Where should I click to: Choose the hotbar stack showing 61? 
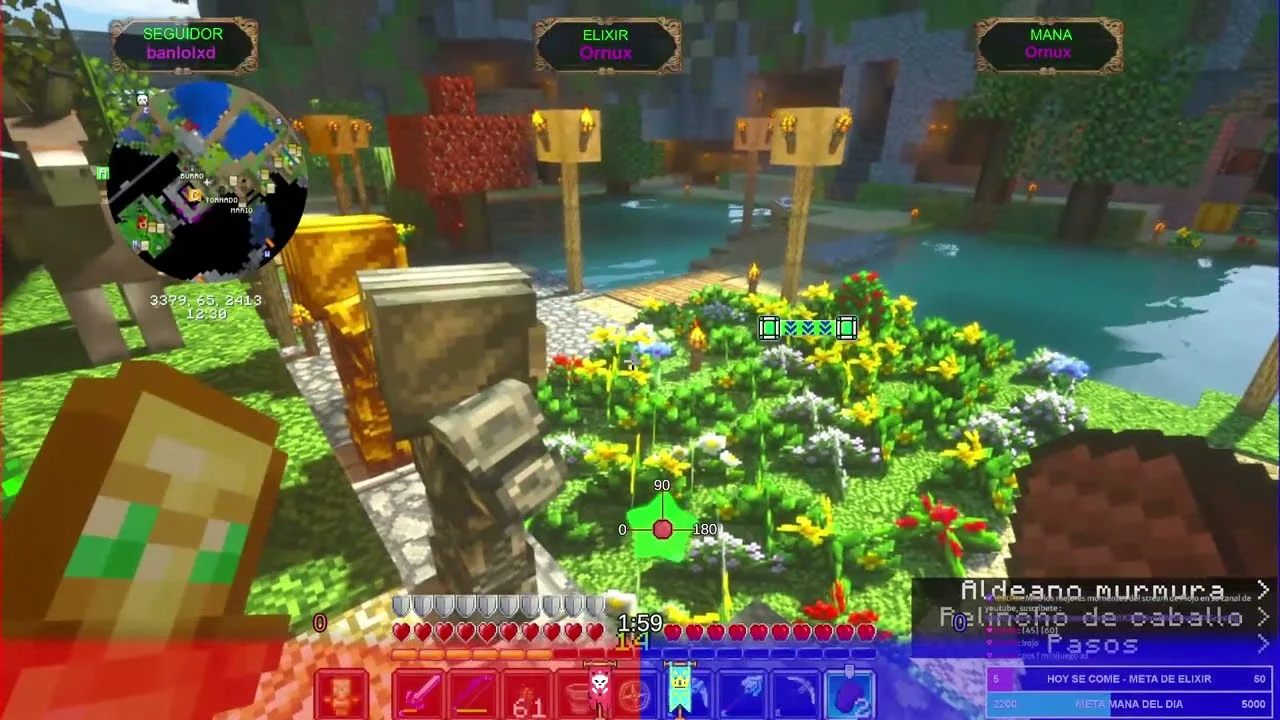tap(525, 695)
